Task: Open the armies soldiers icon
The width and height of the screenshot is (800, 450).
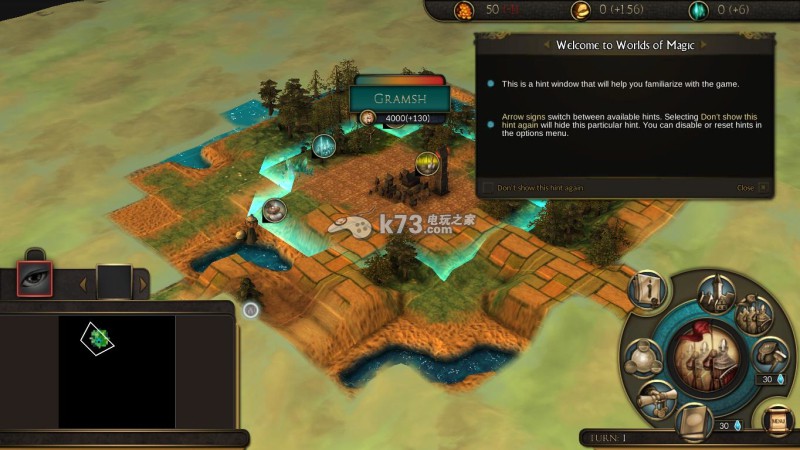Action: [755, 314]
